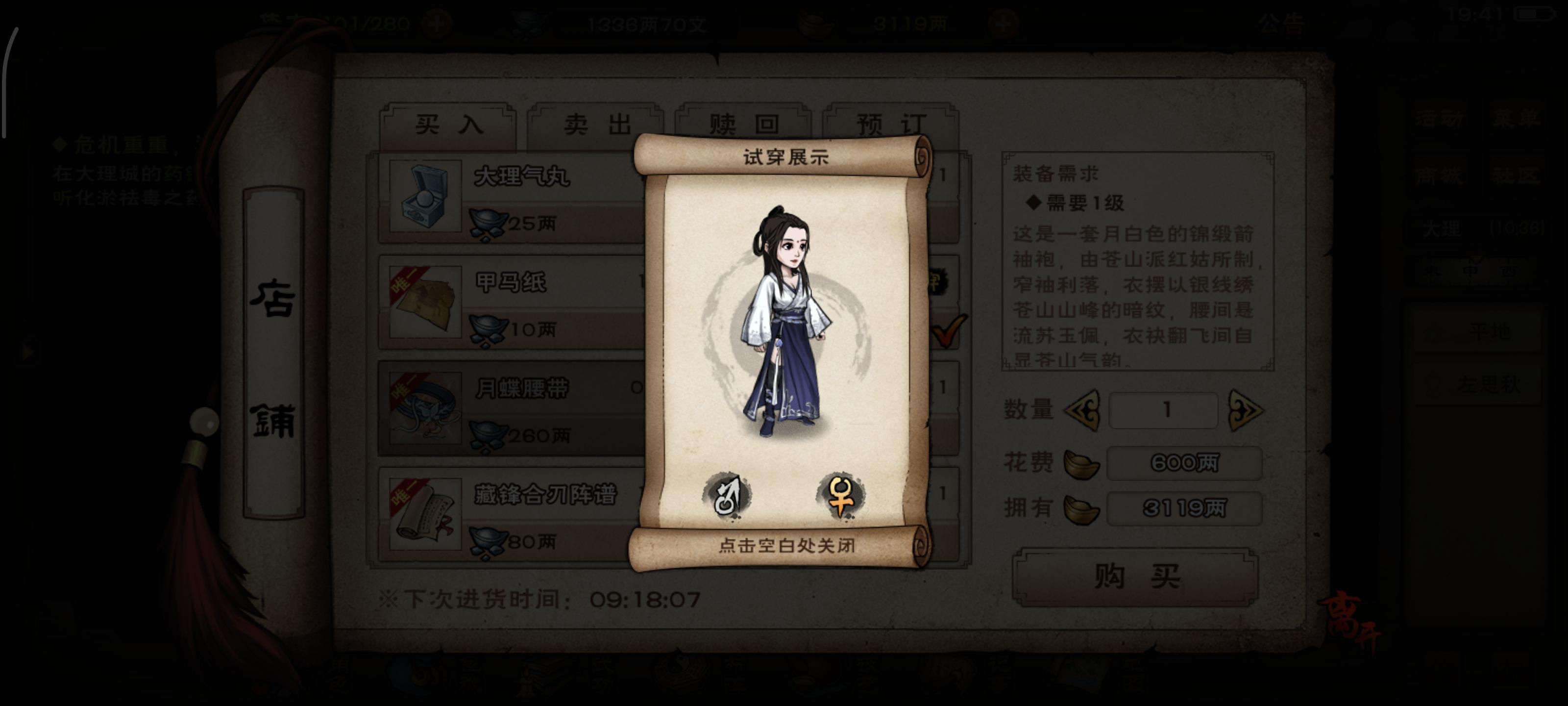Move the 东中西 region slider to 中

[1471, 271]
